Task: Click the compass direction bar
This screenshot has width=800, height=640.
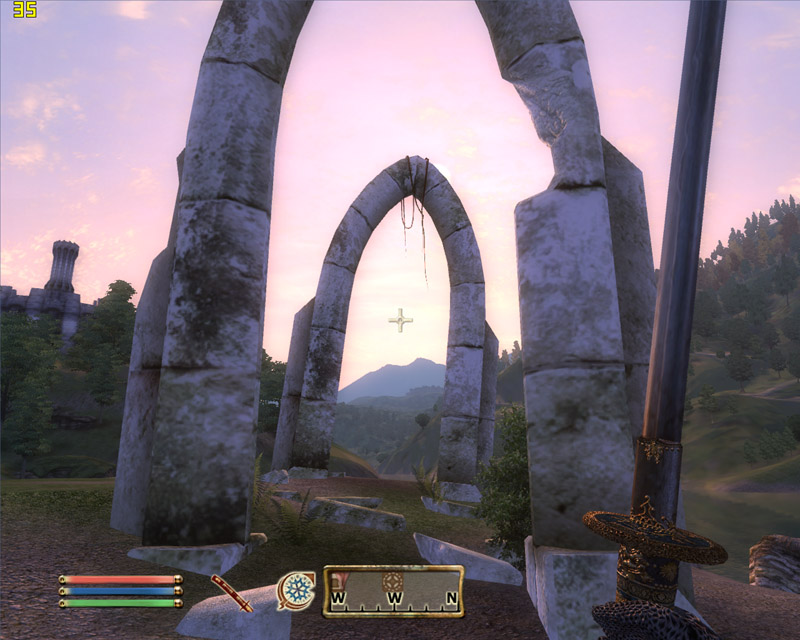Action: (393, 591)
